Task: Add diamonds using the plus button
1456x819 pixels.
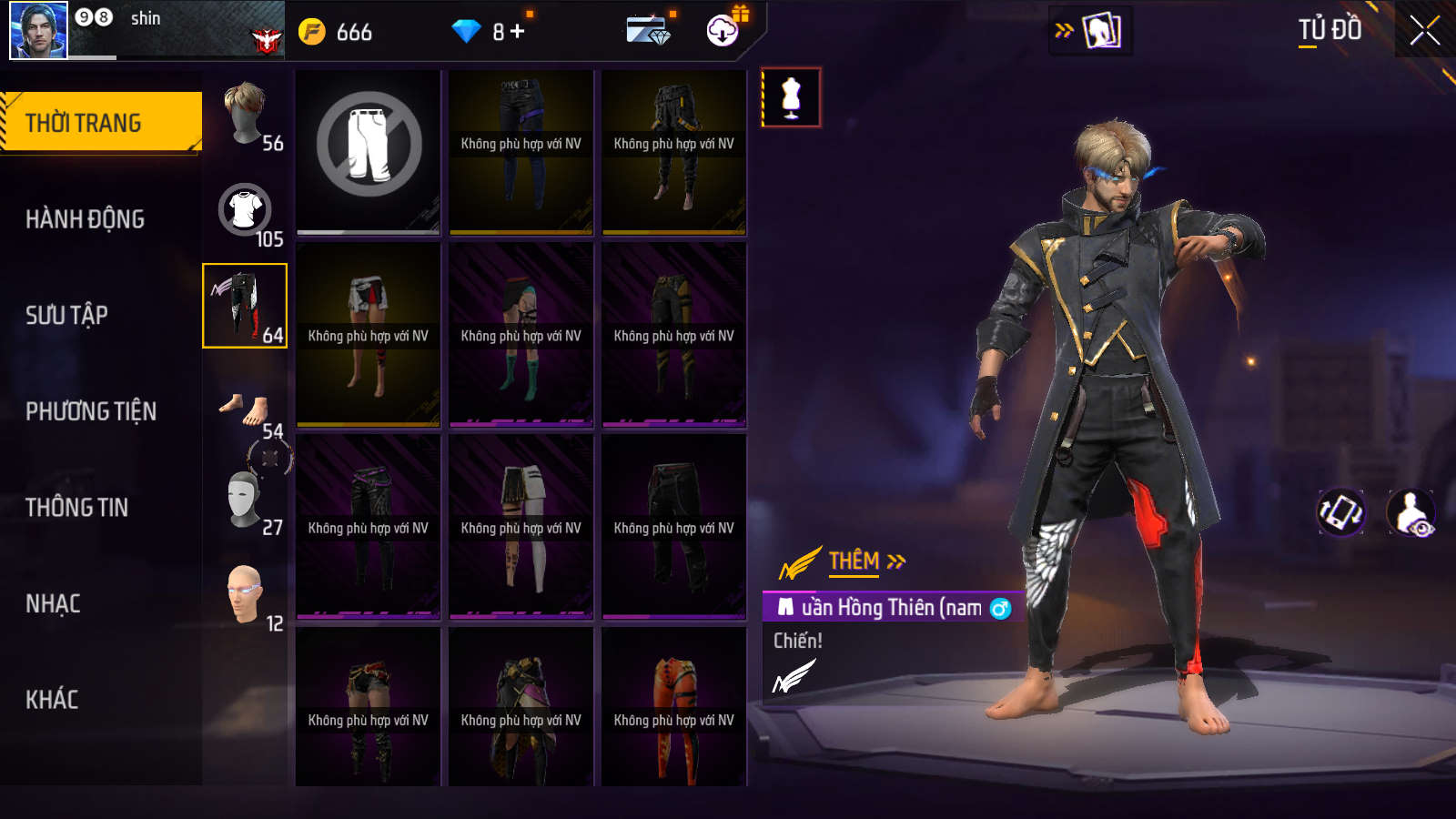Action: (x=517, y=32)
